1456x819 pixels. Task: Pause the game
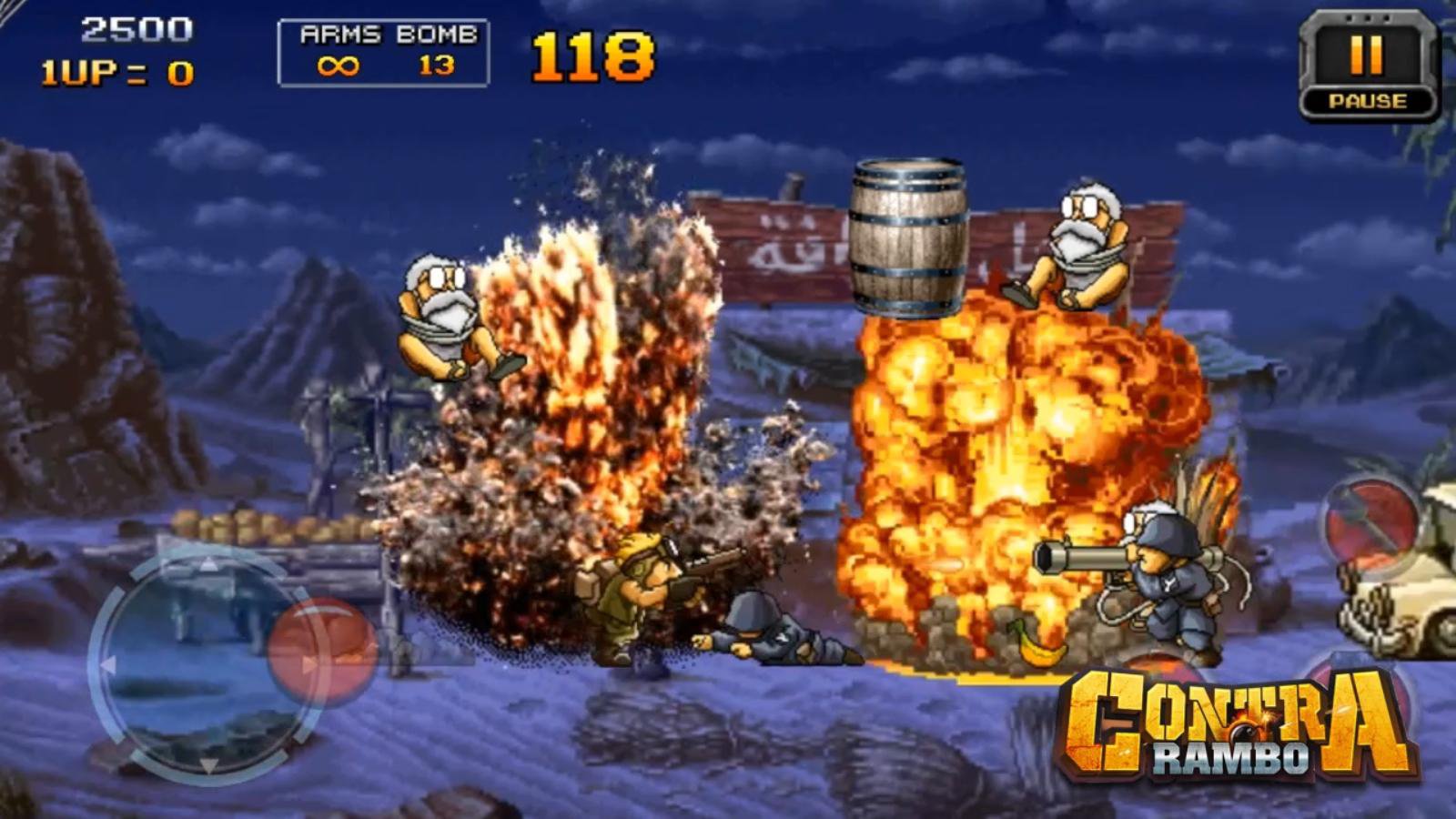[x=1368, y=67]
